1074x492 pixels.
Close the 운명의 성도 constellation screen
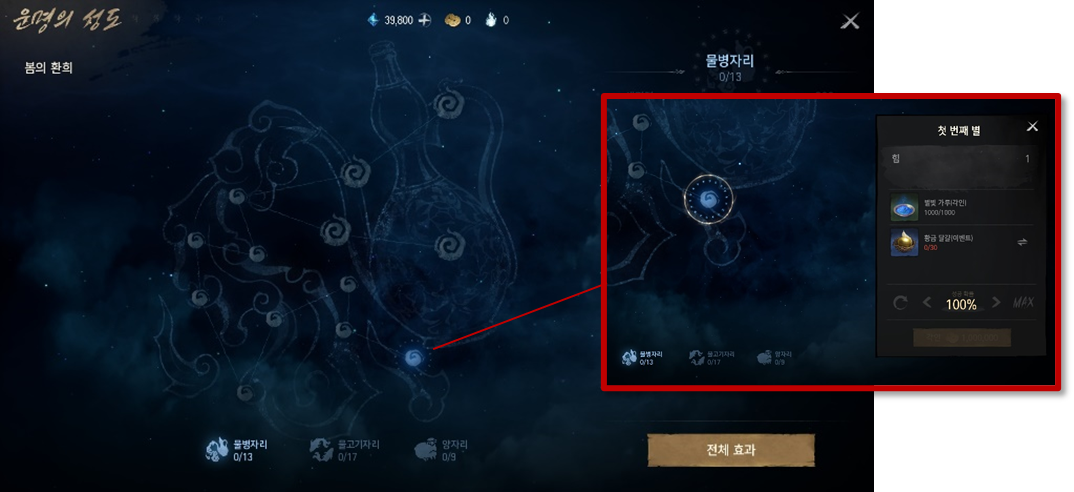pyautogui.click(x=850, y=21)
